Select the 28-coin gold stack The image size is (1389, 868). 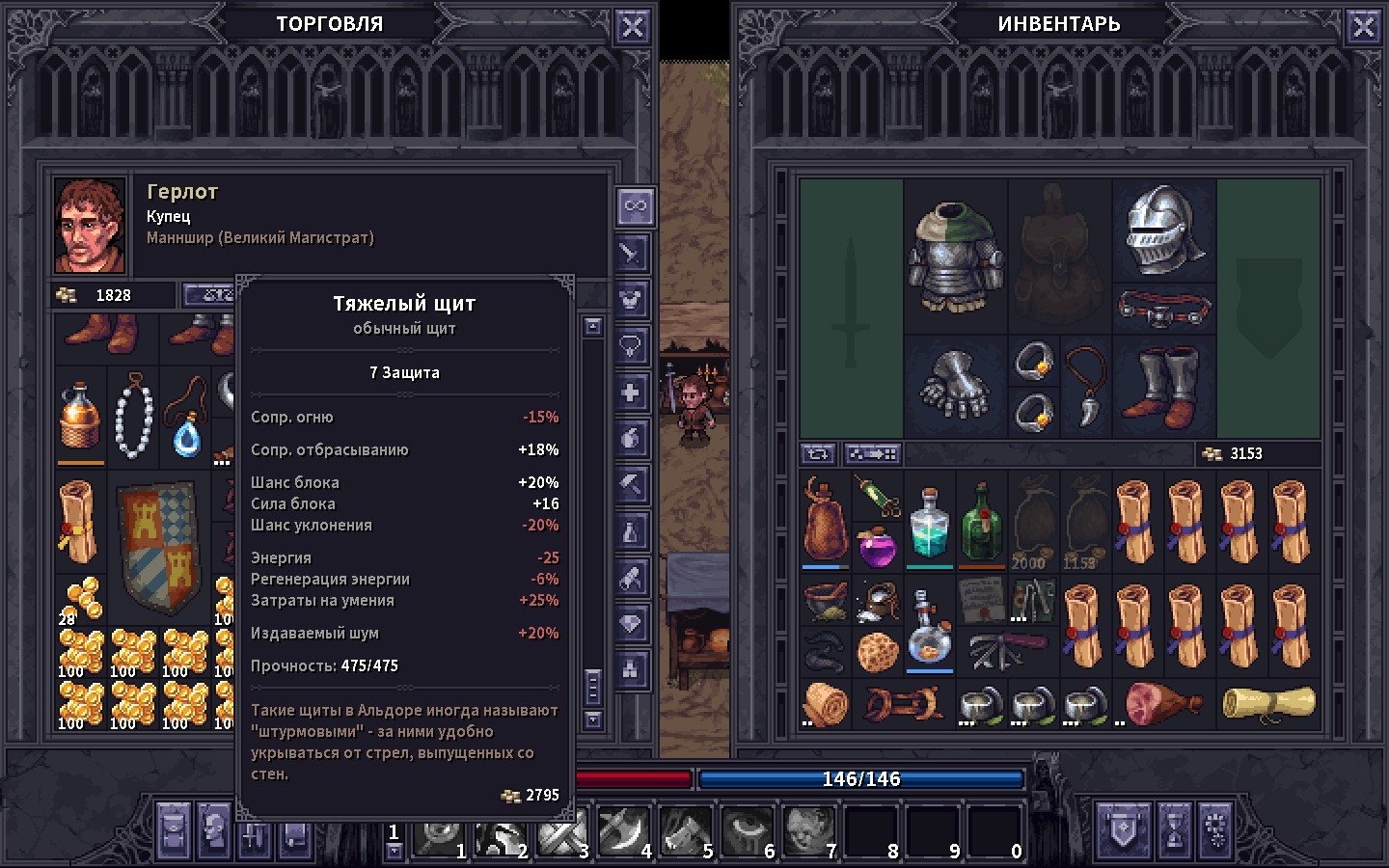point(81,600)
